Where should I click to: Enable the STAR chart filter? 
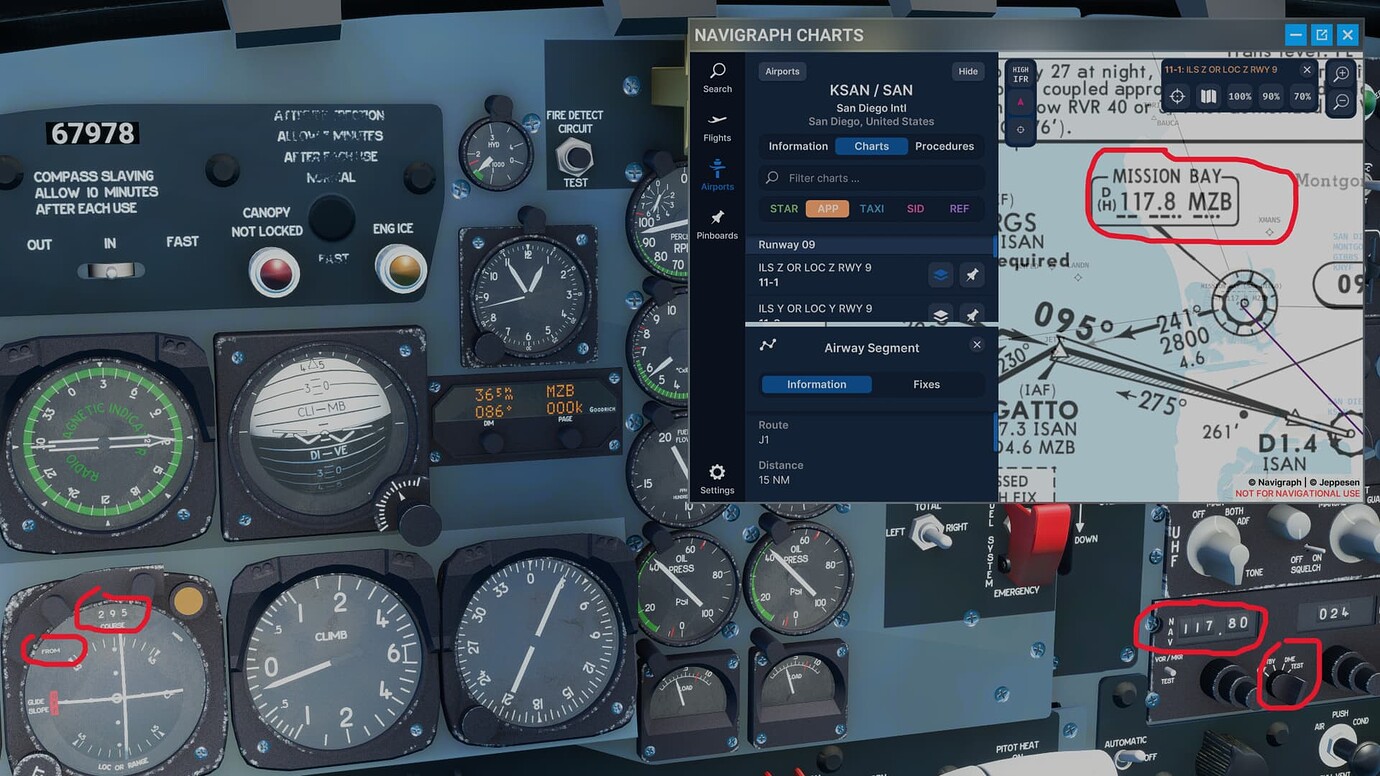point(783,208)
